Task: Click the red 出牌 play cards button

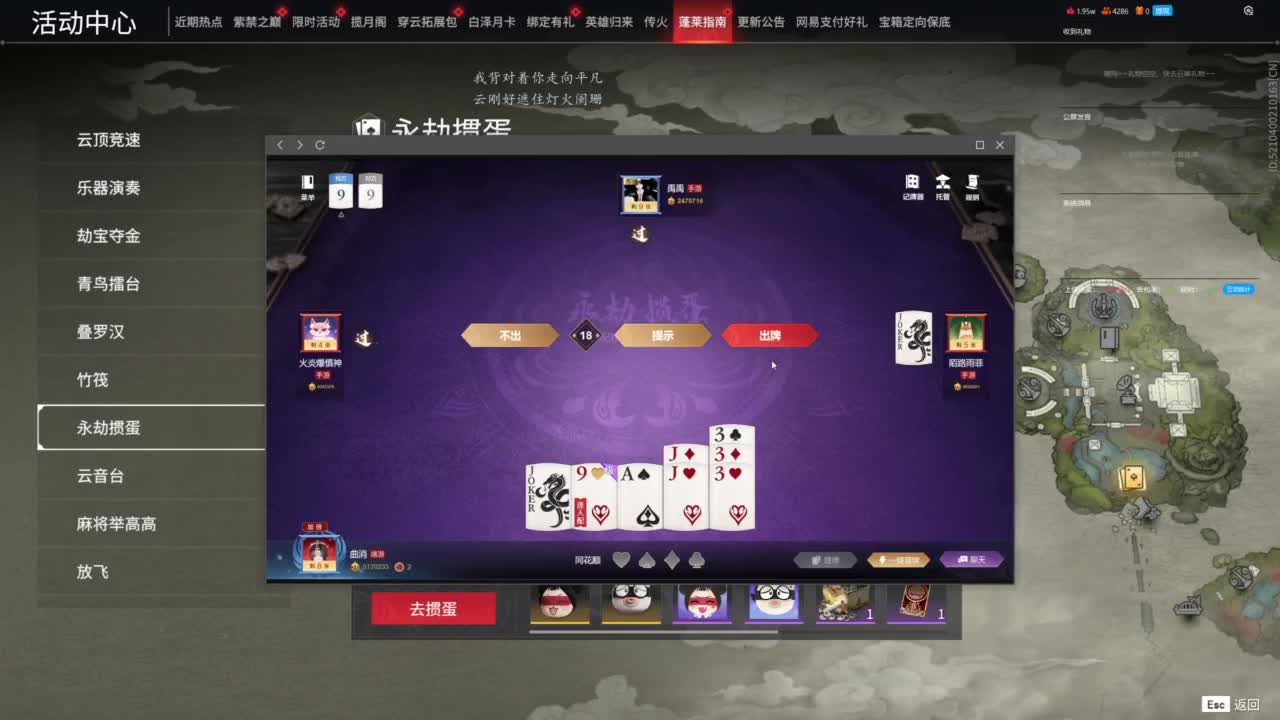Action: (771, 335)
